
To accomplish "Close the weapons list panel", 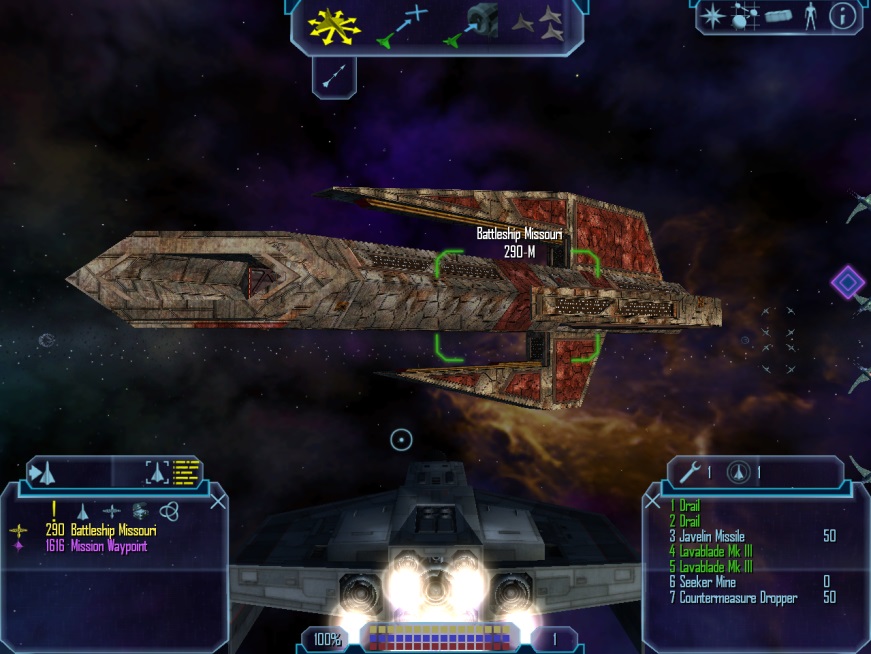I will tap(652, 500).
